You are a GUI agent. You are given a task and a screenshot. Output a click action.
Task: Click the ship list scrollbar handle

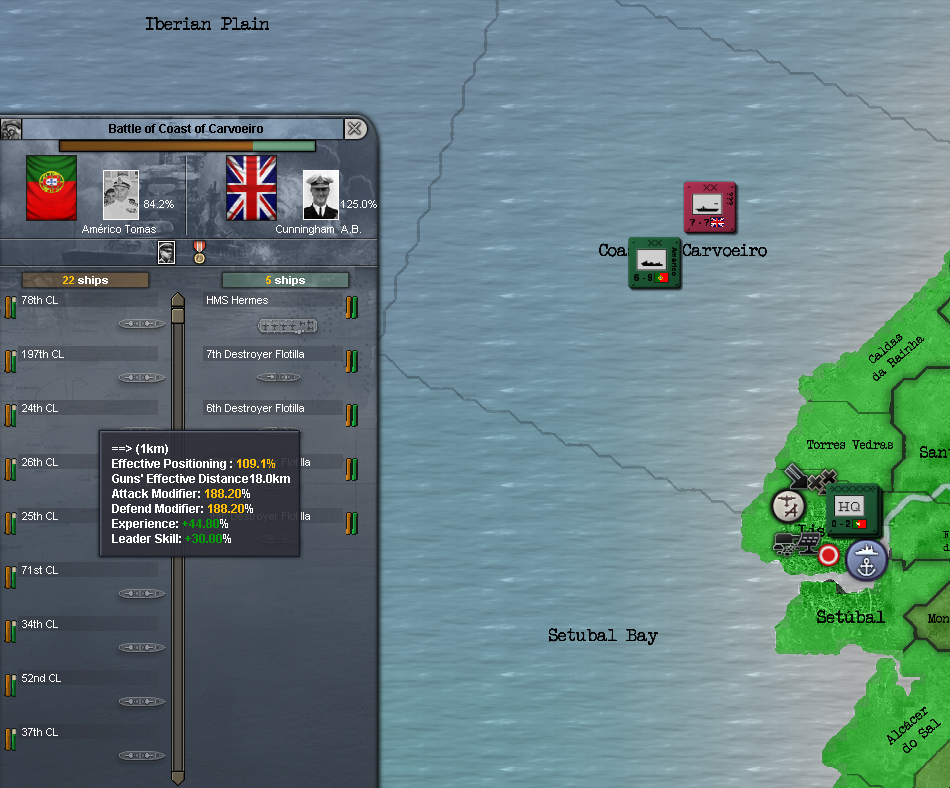(x=178, y=315)
